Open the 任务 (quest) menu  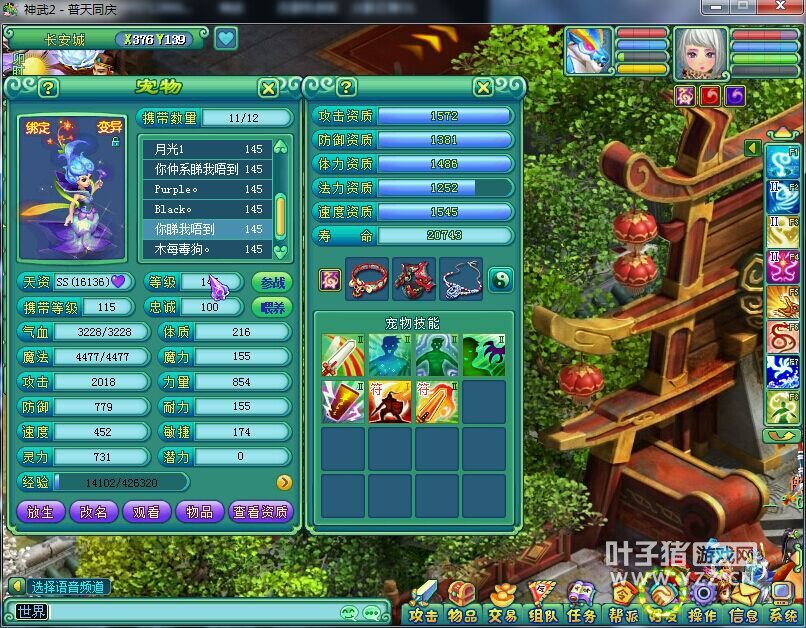click(581, 615)
